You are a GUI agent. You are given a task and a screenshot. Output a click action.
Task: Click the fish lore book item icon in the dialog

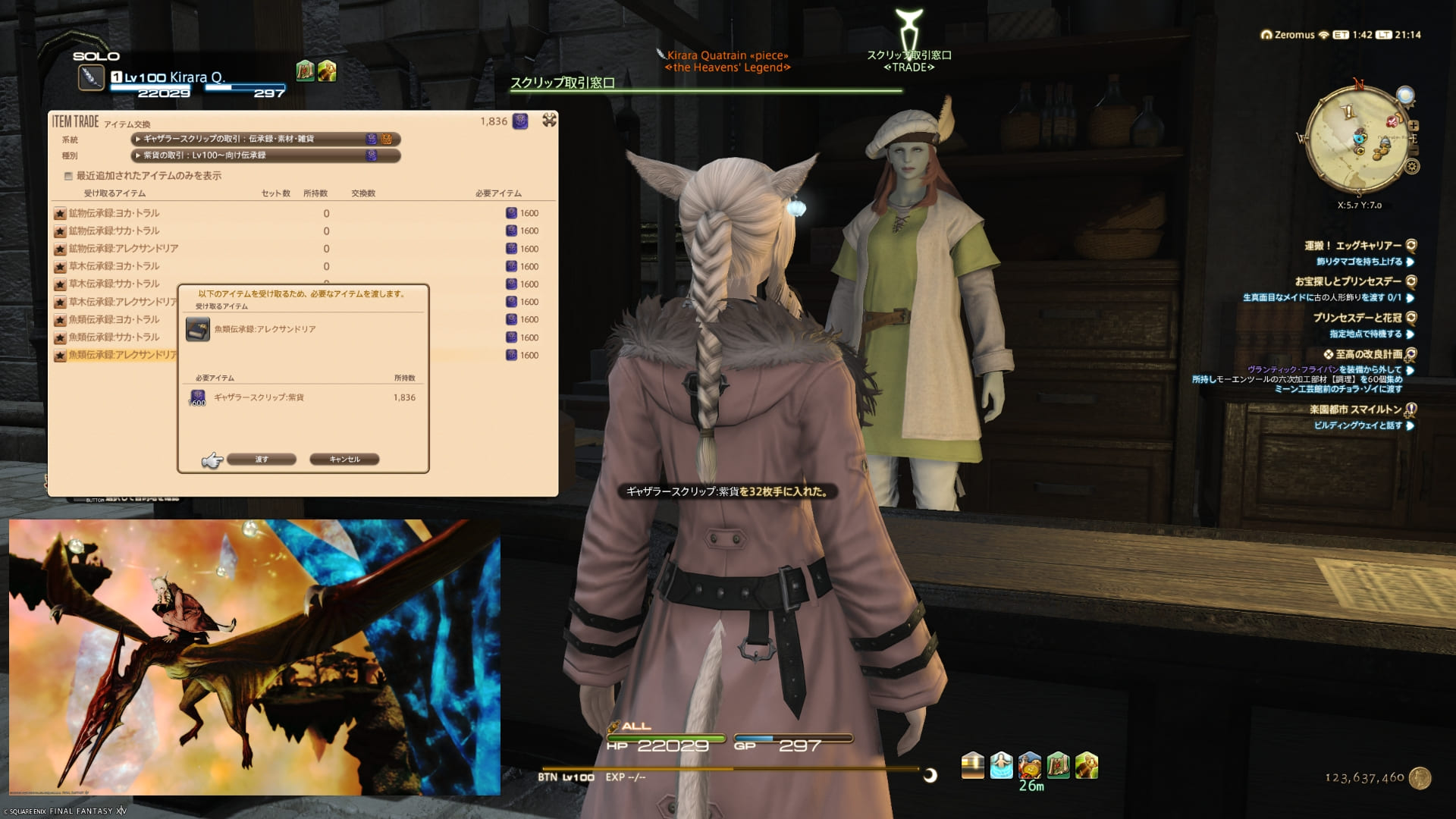coord(199,328)
